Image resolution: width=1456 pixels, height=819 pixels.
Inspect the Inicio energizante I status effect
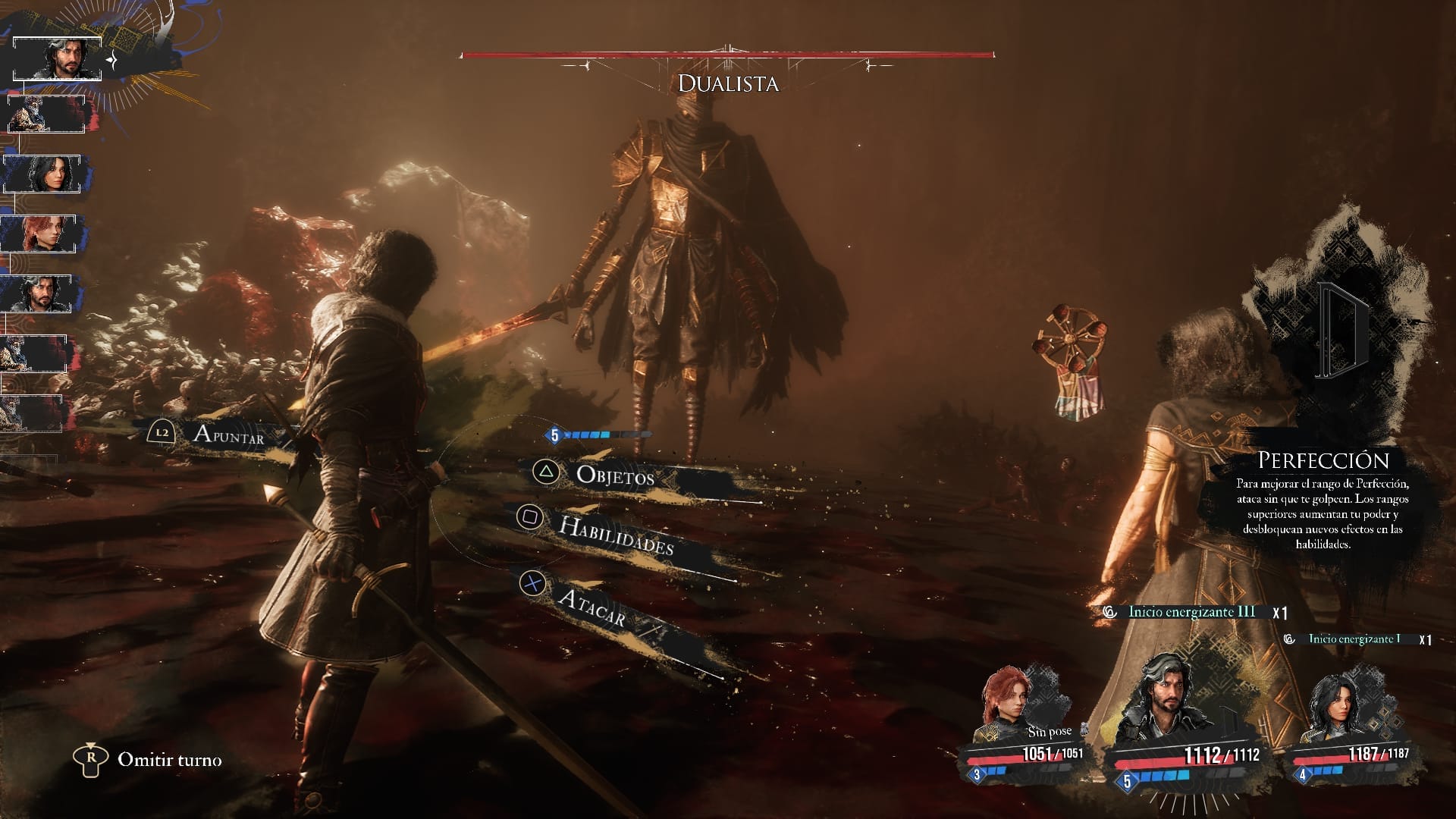1354,639
